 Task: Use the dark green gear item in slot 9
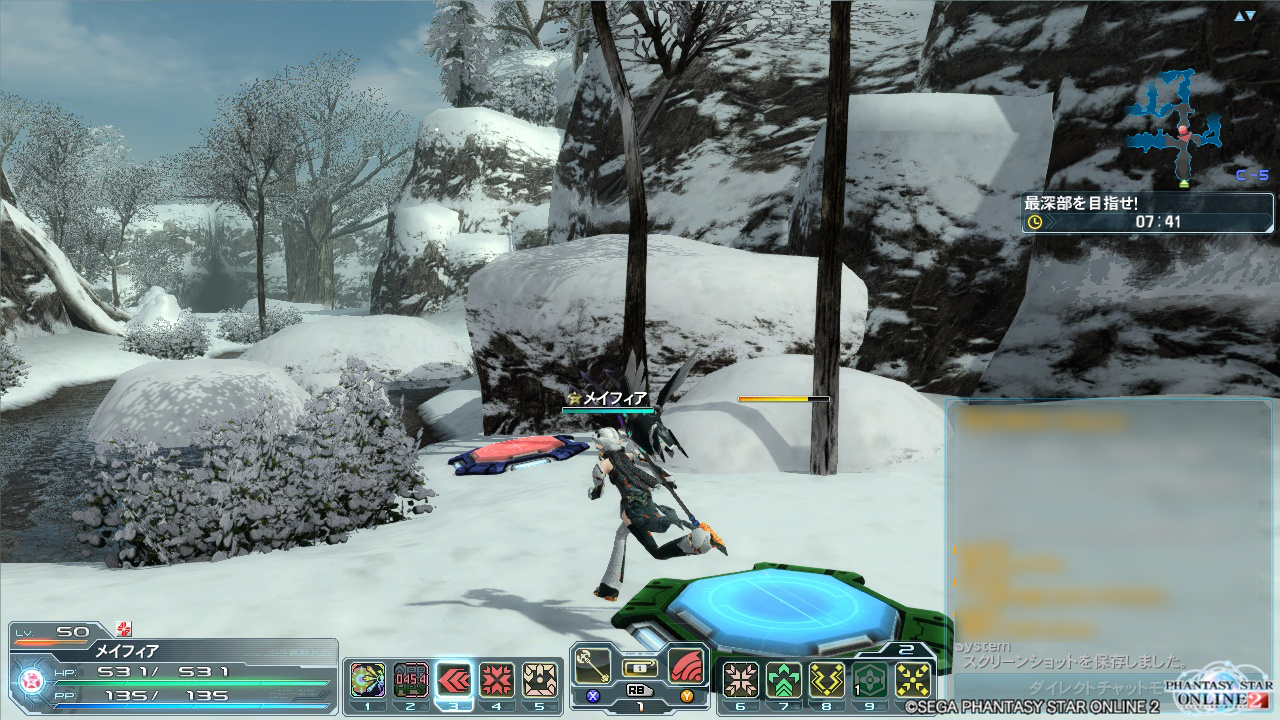tap(870, 680)
